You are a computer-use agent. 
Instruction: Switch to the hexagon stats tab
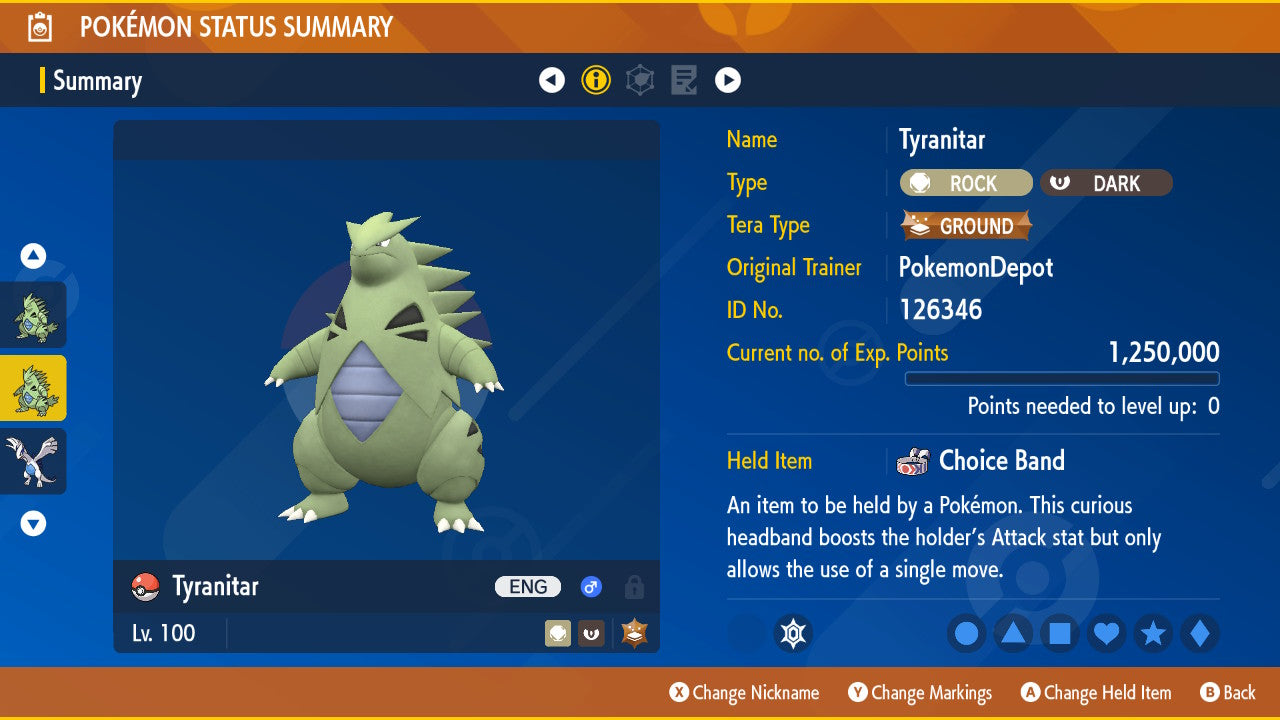click(640, 80)
